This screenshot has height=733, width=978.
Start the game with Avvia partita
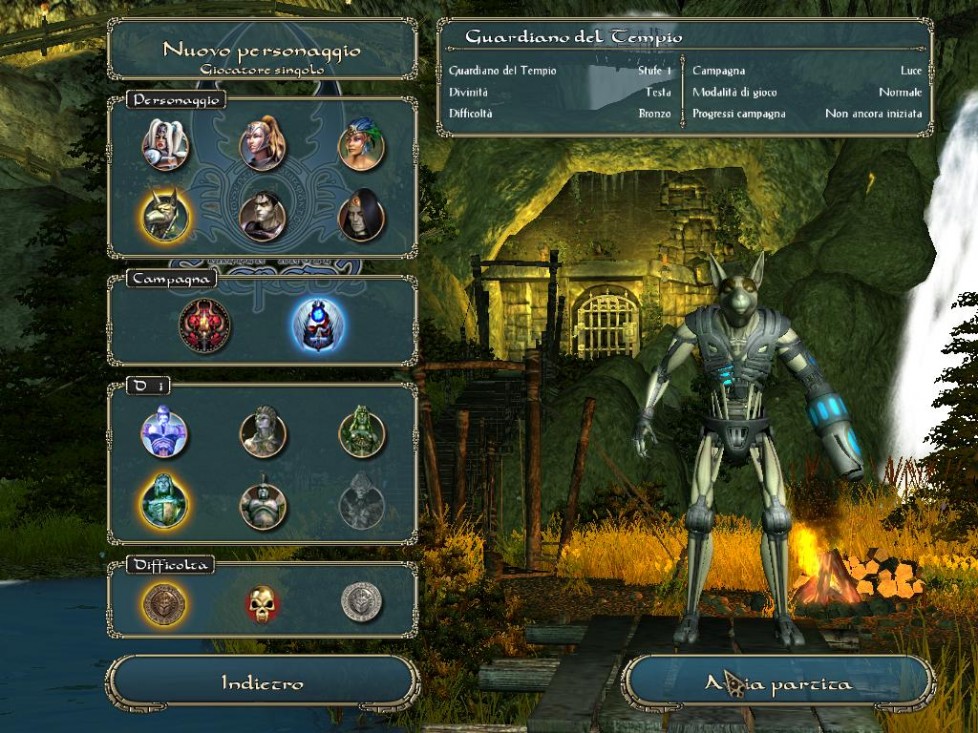(x=778, y=684)
